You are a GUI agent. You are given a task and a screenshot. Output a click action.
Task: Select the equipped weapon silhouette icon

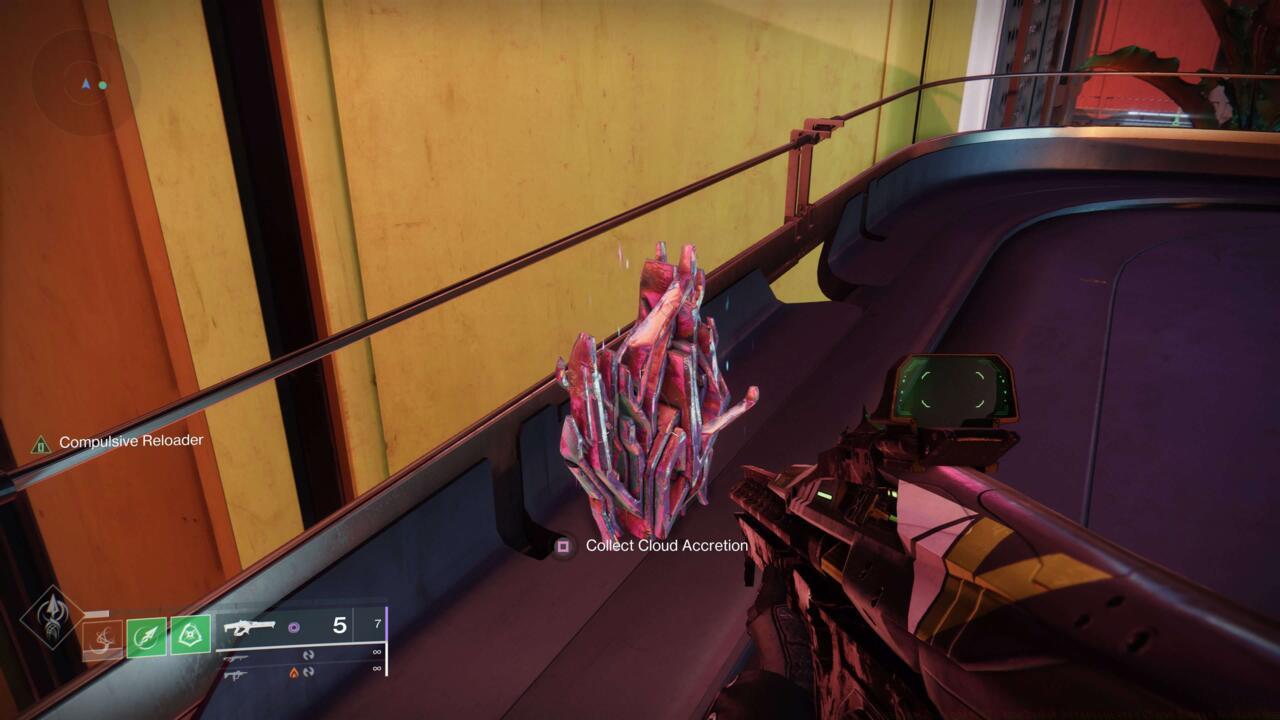[250, 627]
